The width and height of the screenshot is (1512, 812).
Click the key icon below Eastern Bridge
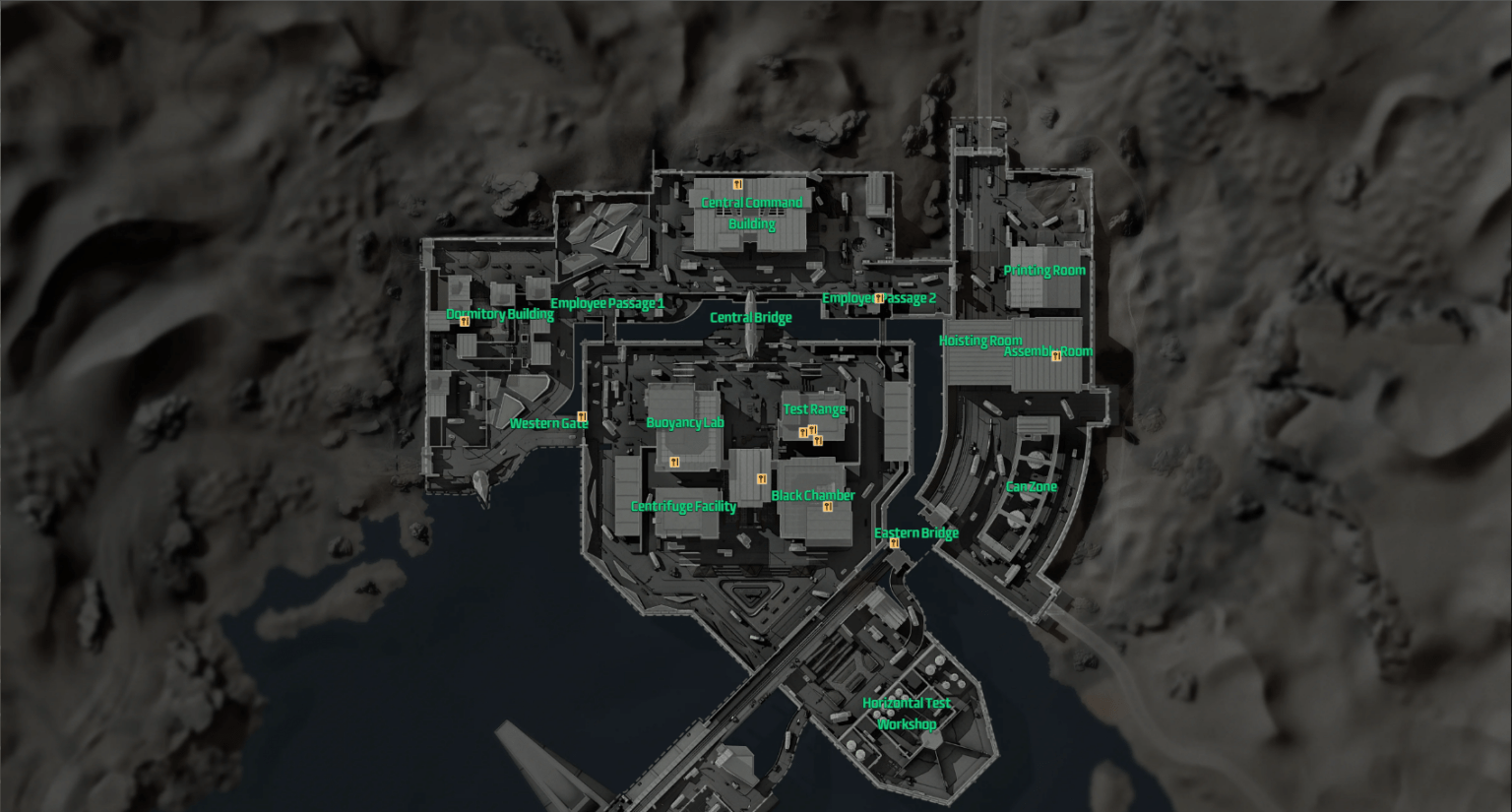[x=894, y=543]
